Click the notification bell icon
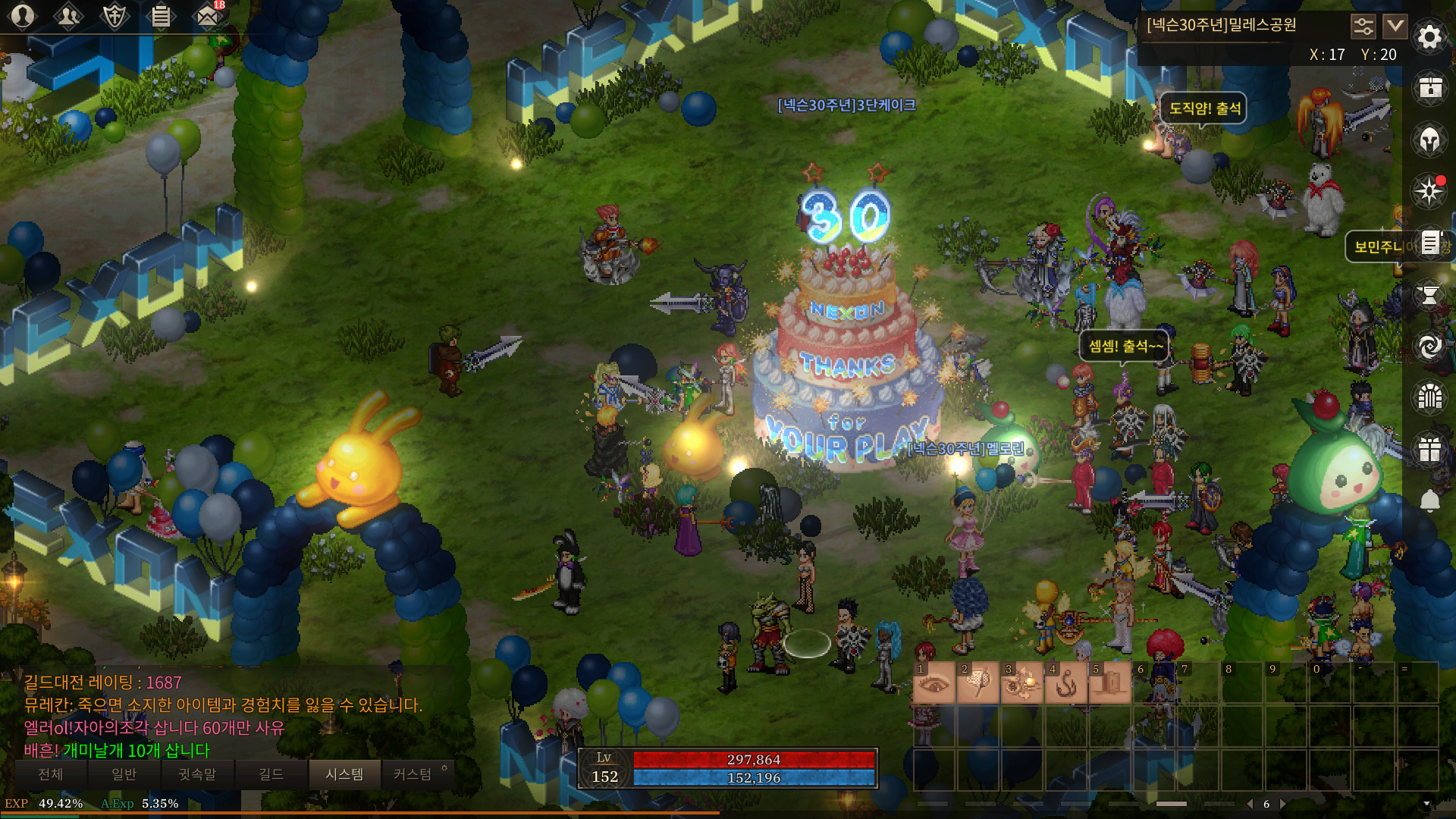The image size is (1456, 819). pos(1429,500)
